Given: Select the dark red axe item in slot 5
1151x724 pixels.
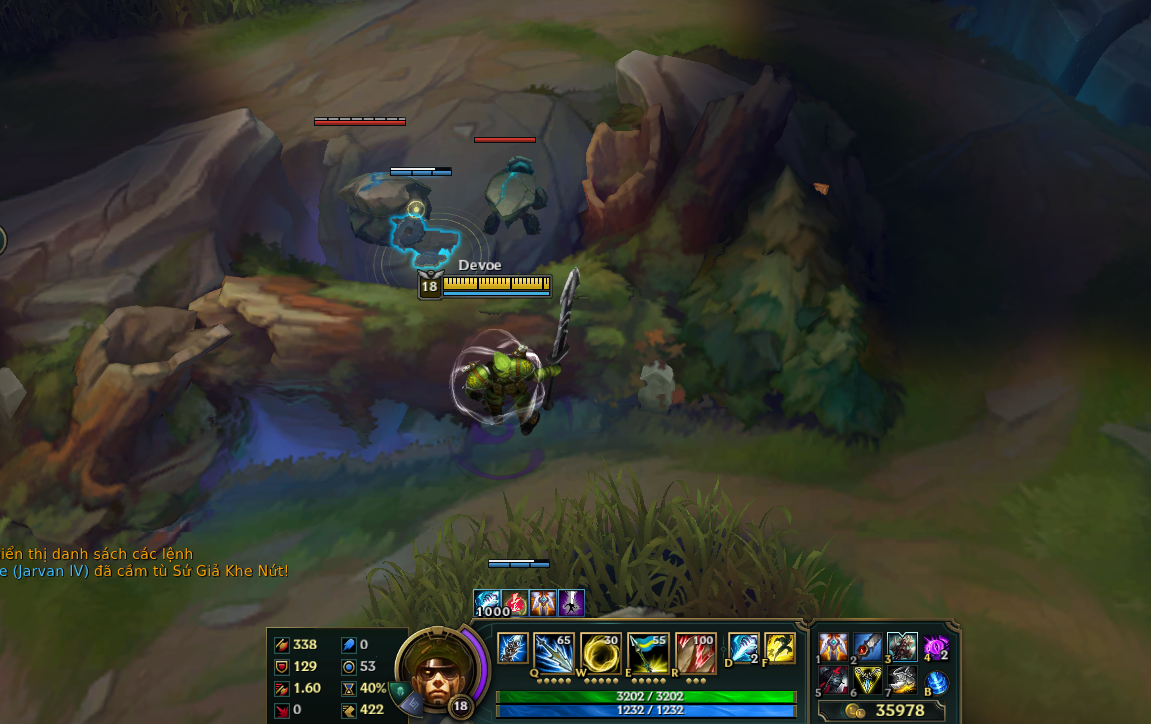Looking at the screenshot, I should [x=833, y=680].
